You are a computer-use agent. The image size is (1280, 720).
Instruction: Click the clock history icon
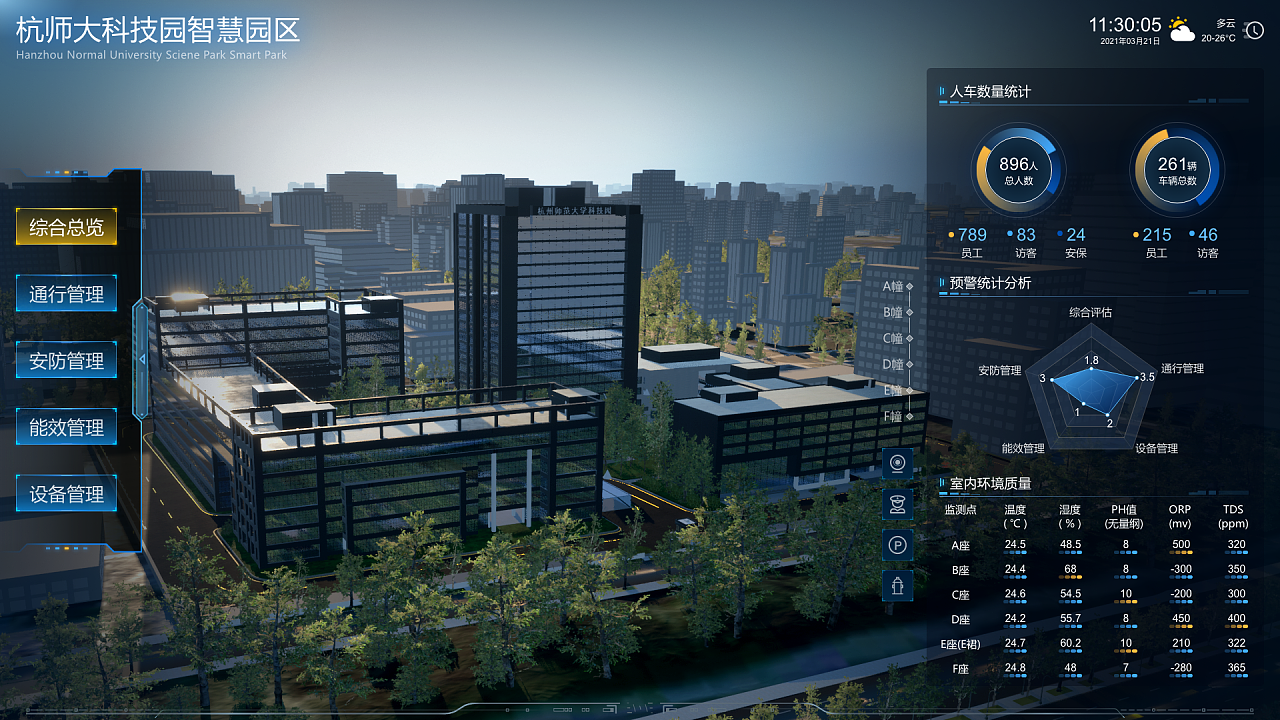(x=1255, y=31)
